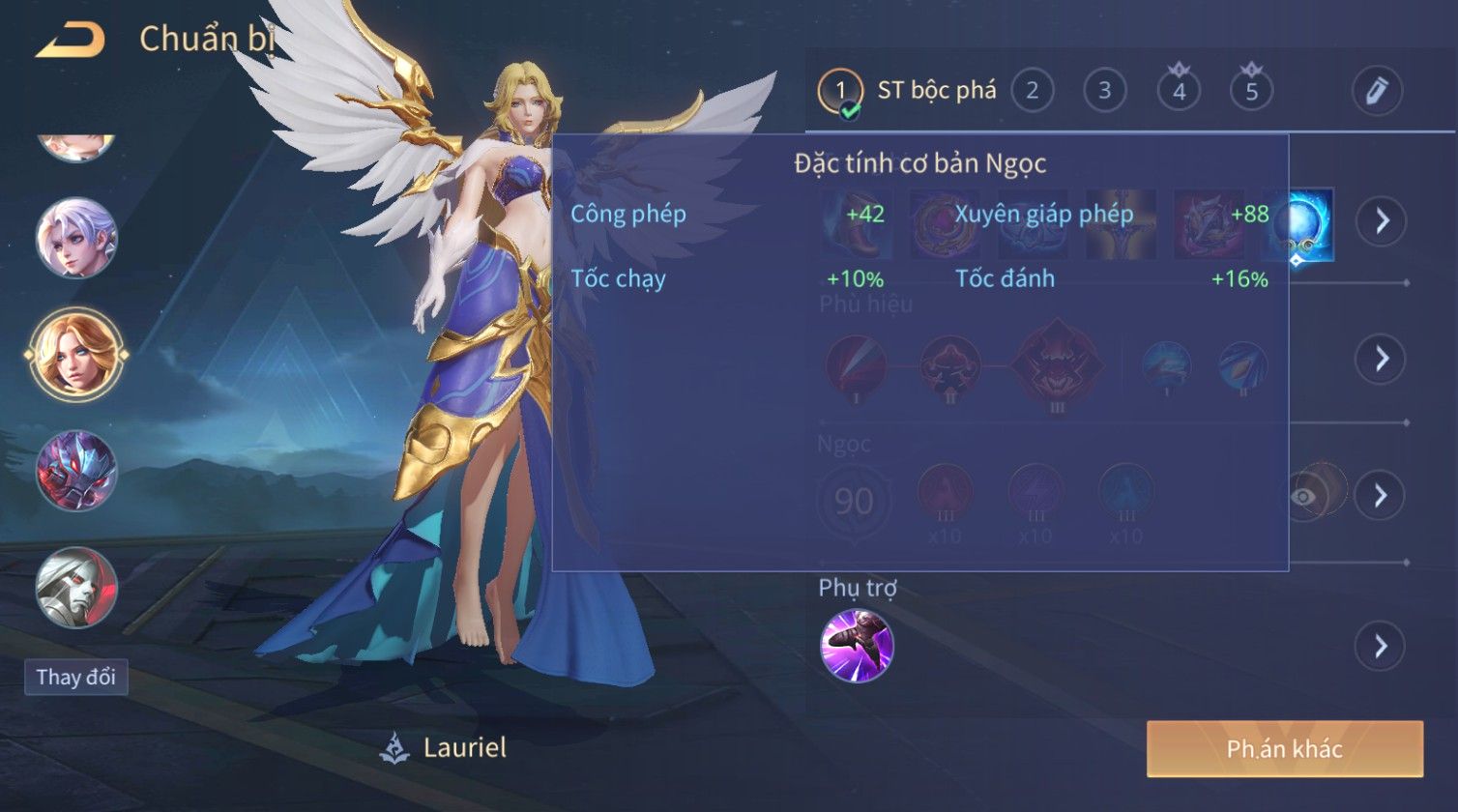
Task: Select loadout tab 1 ST bộc phá
Action: tap(906, 92)
